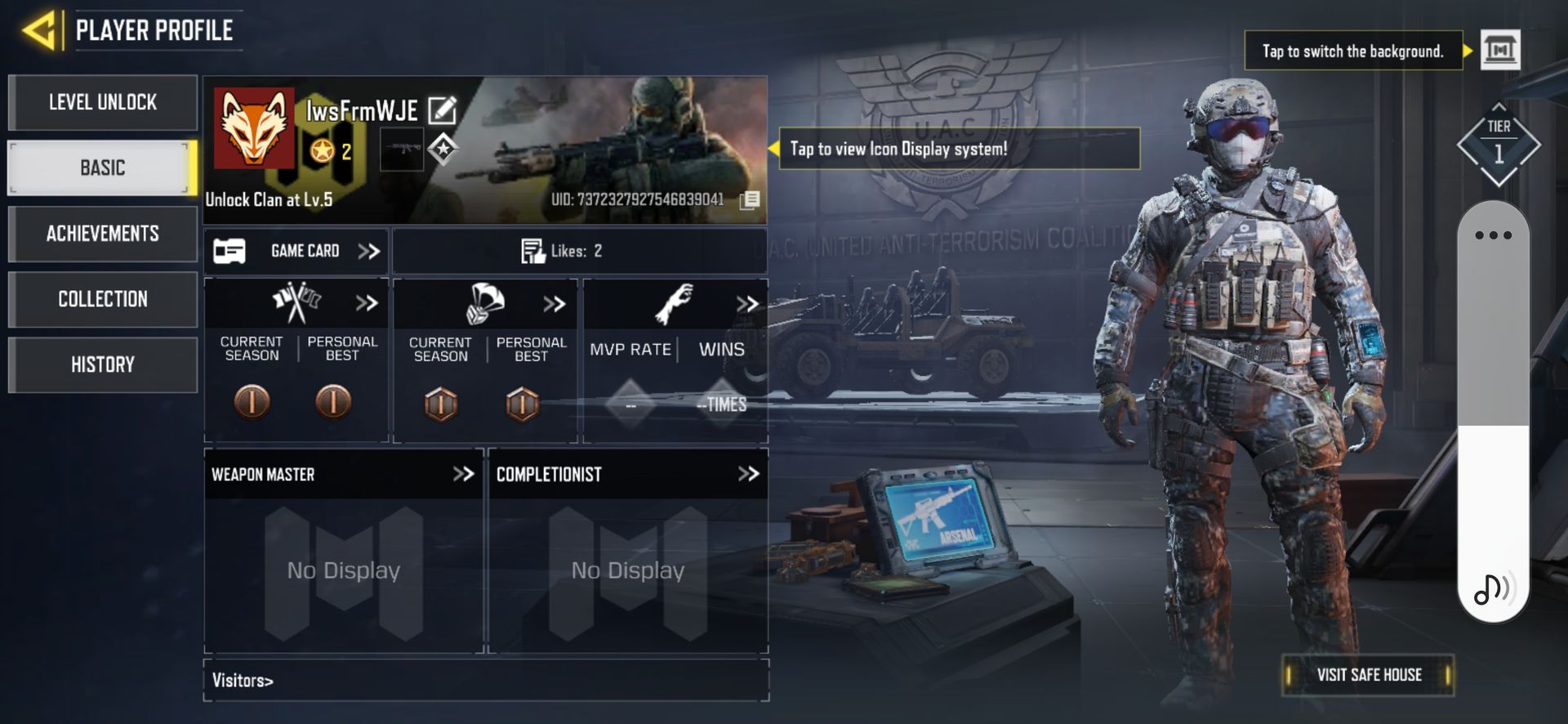Show the History tab
Image resolution: width=1568 pixels, height=724 pixels.
tap(103, 364)
